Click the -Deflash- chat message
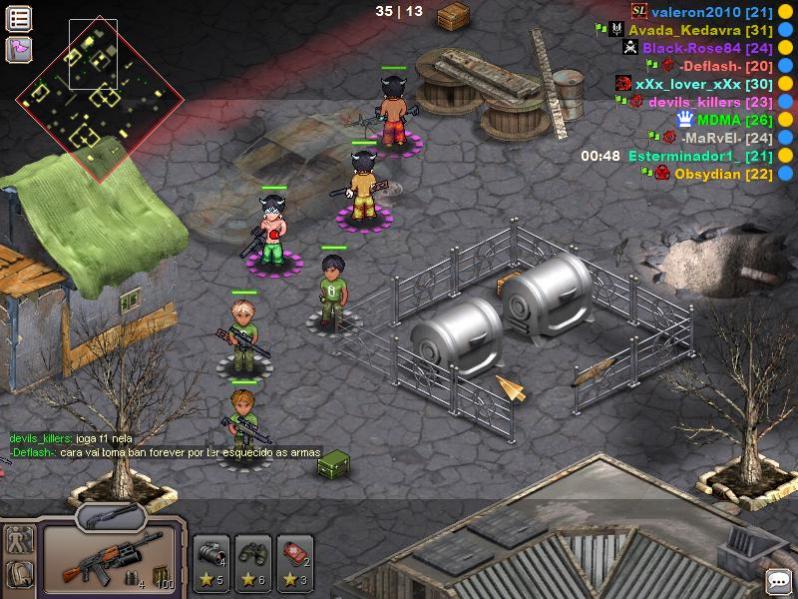 [x=165, y=453]
